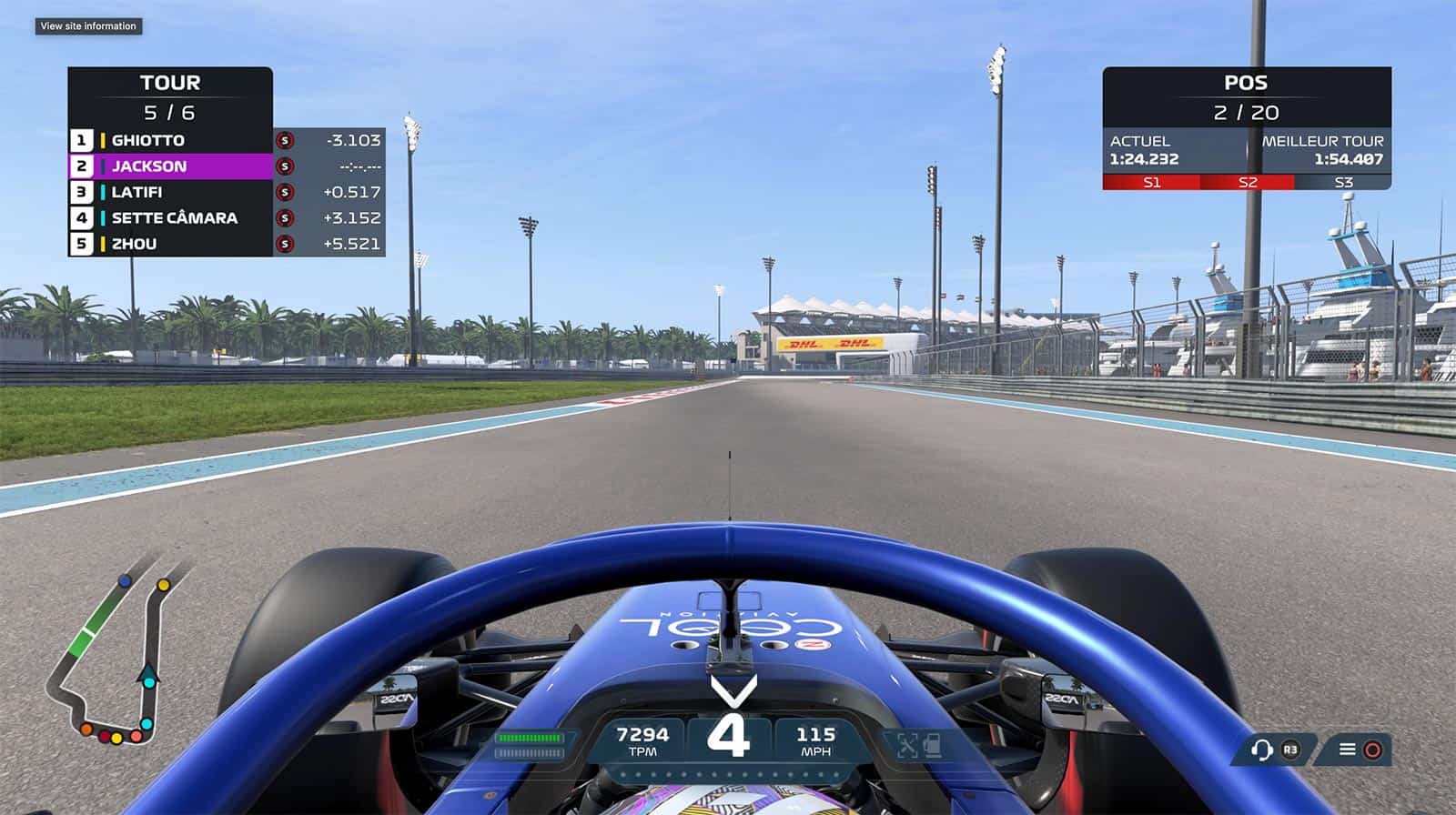Screen dimensions: 1456x815
Task: Click the View site information label
Action: (x=88, y=26)
